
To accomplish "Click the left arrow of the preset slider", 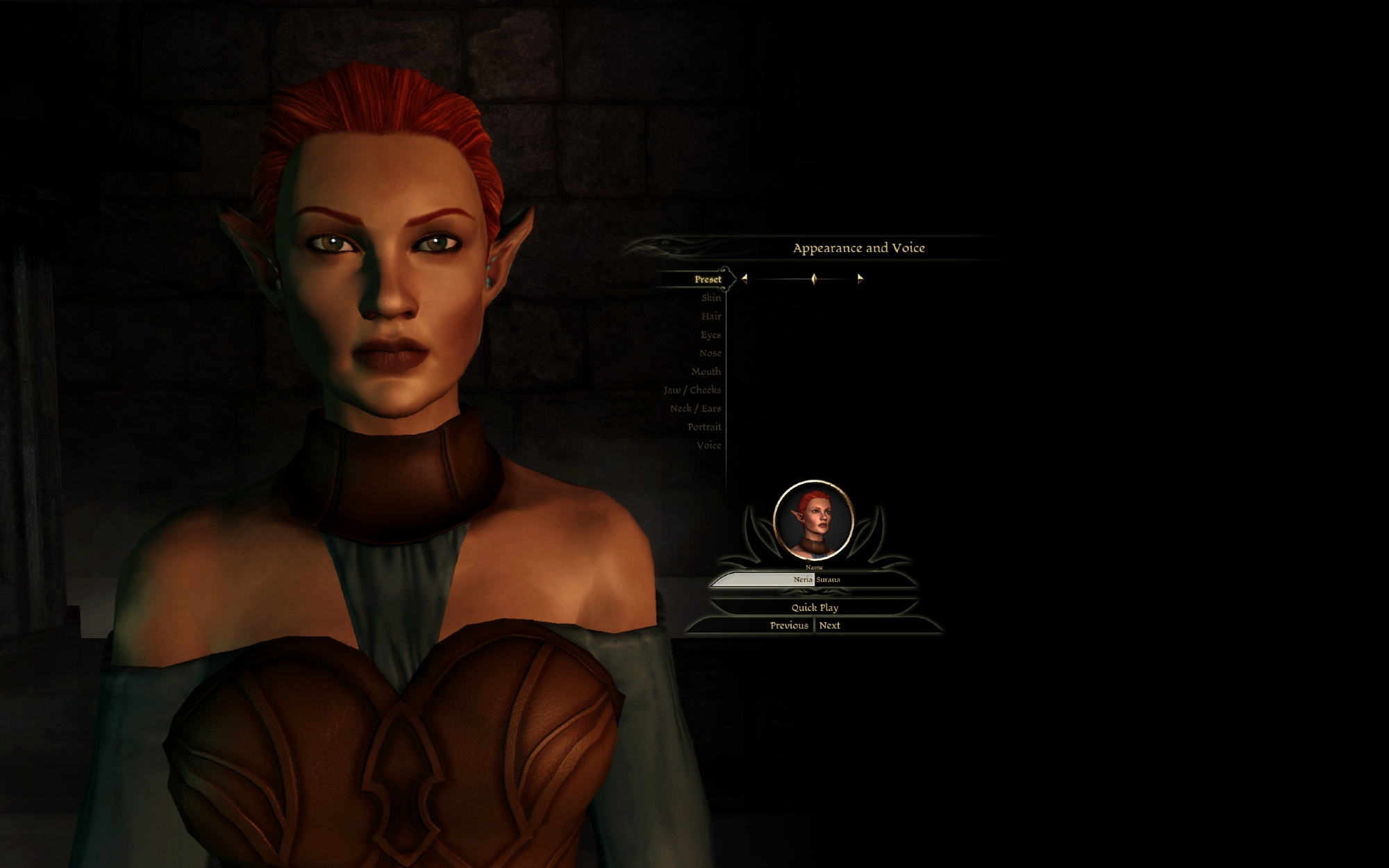I will [x=744, y=278].
